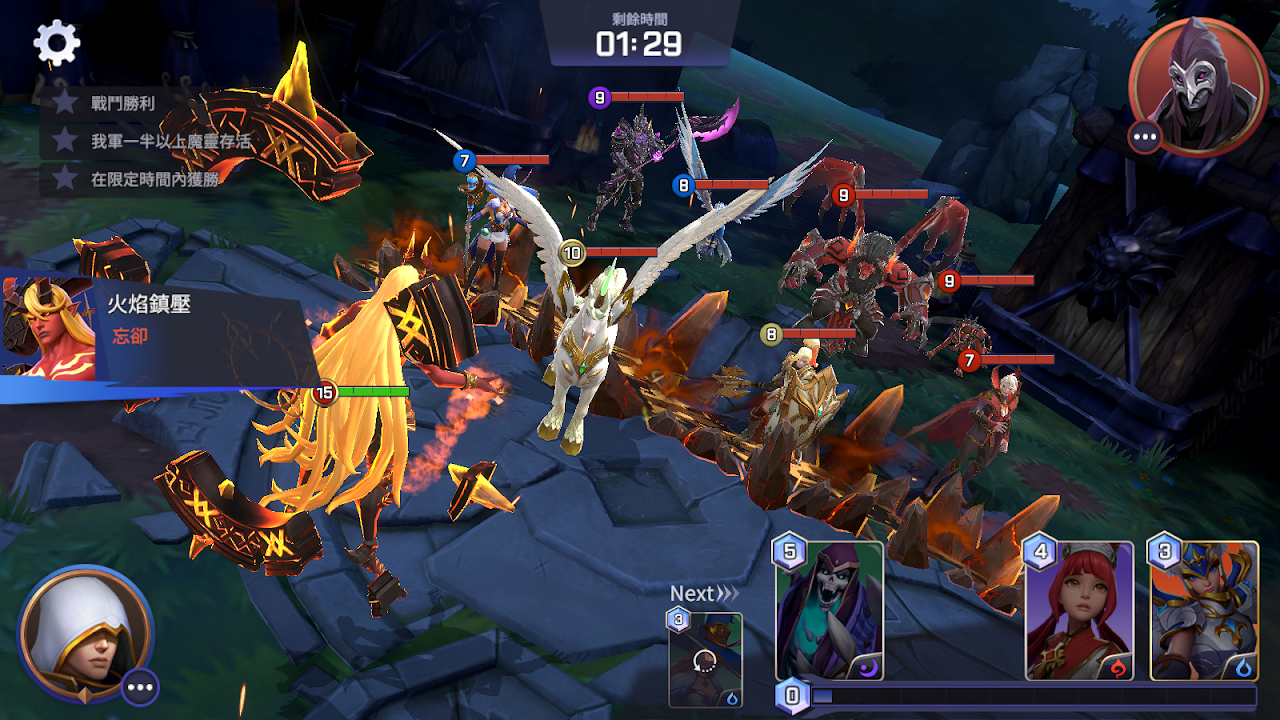The height and width of the screenshot is (720, 1280).
Task: Tap the 火焰鎮壓 skill banner
Action: [x=150, y=325]
